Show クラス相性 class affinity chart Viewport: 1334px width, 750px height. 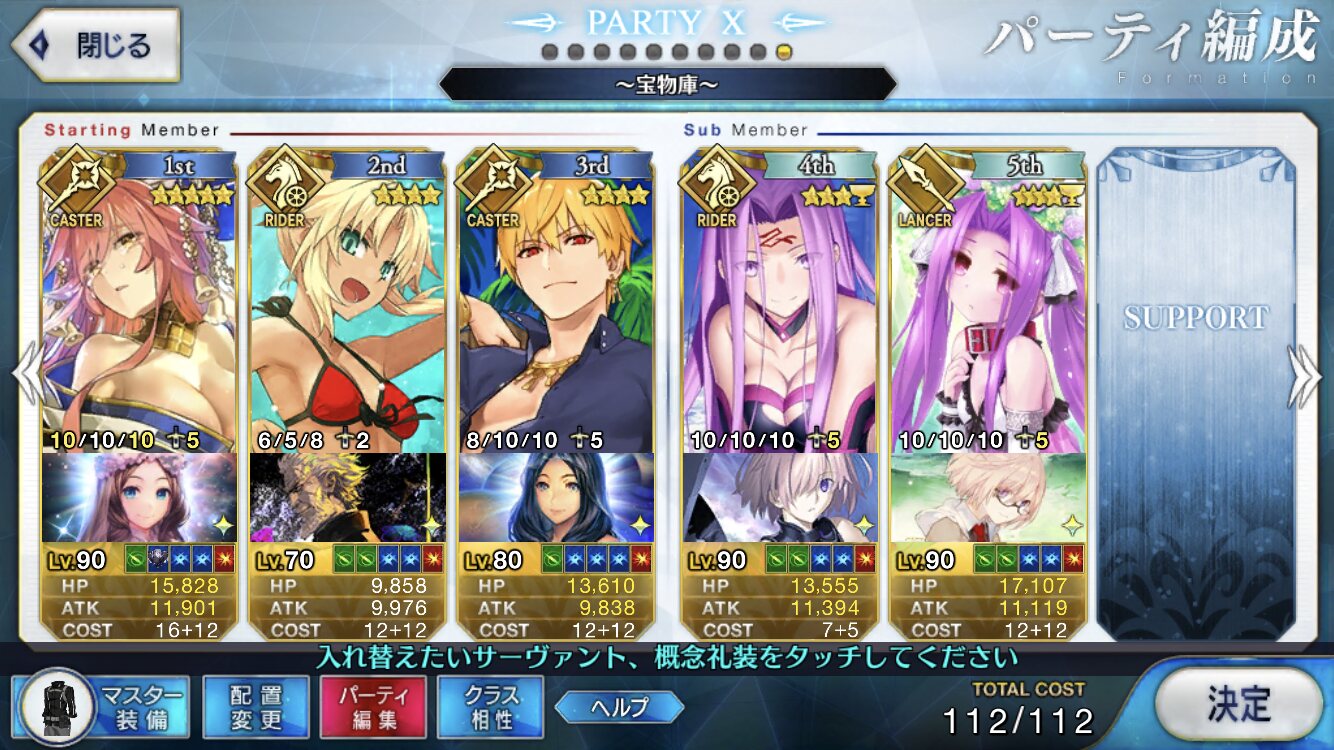coord(490,706)
